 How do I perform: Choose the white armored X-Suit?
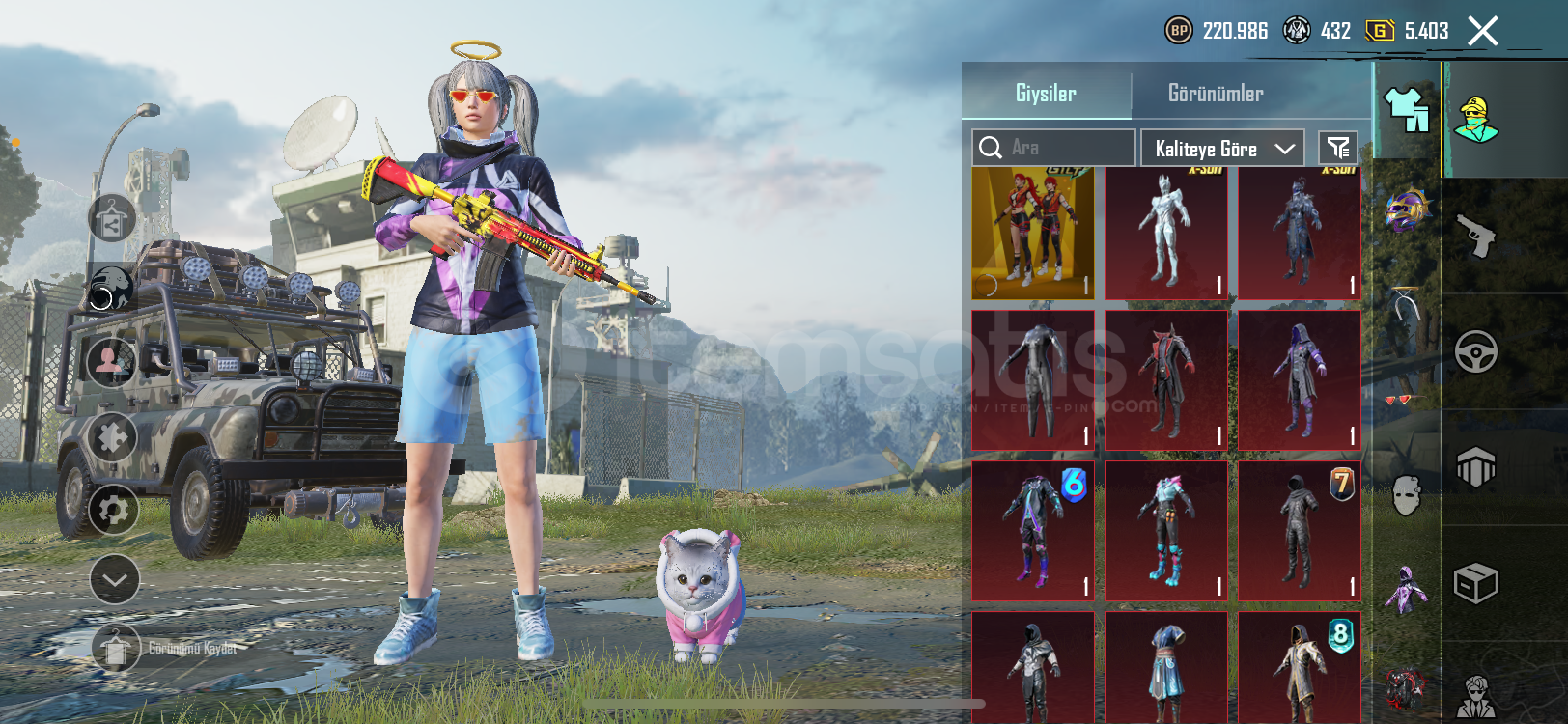point(1165,234)
